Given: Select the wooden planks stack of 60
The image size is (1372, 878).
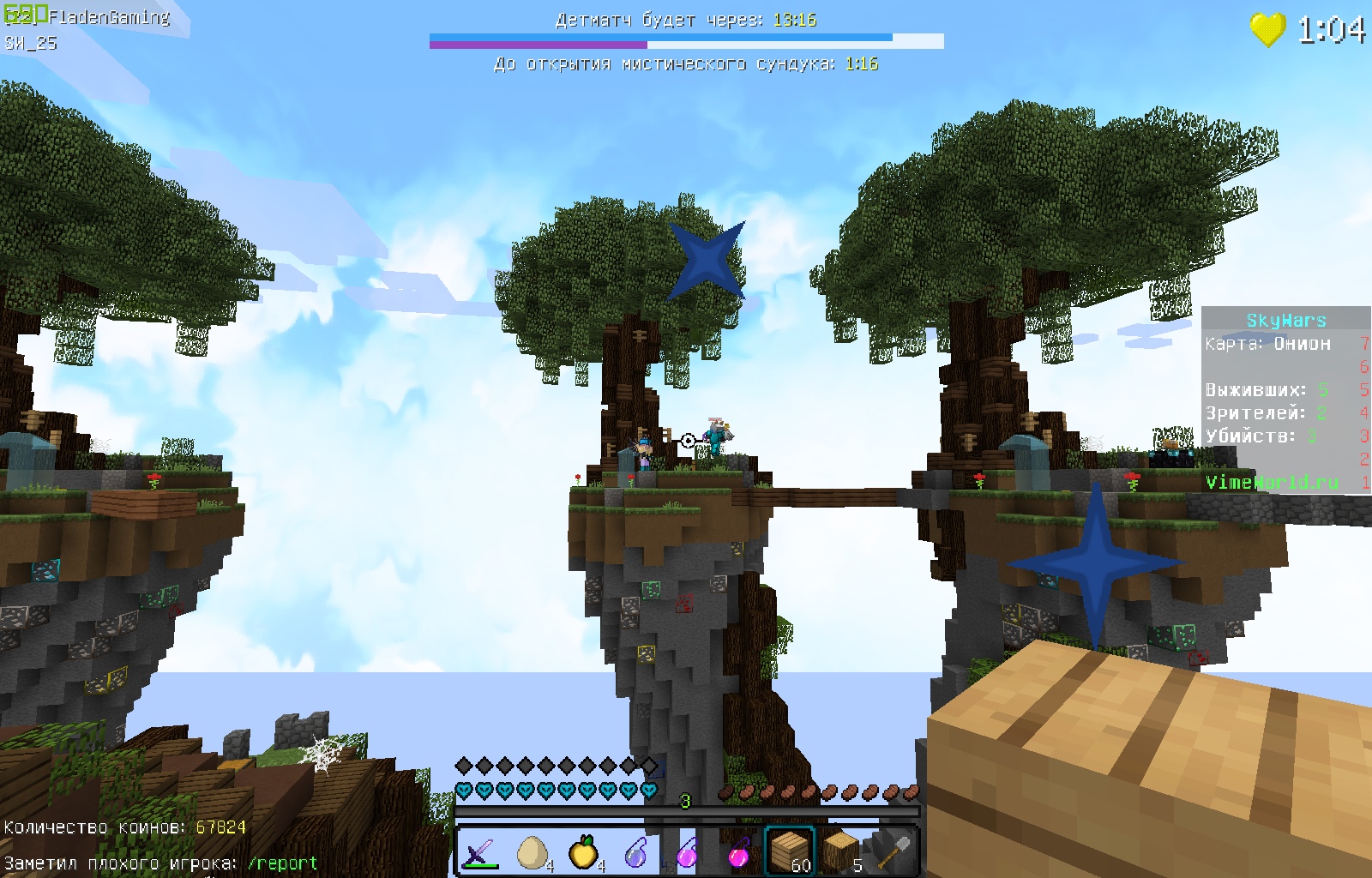Looking at the screenshot, I should point(790,851).
